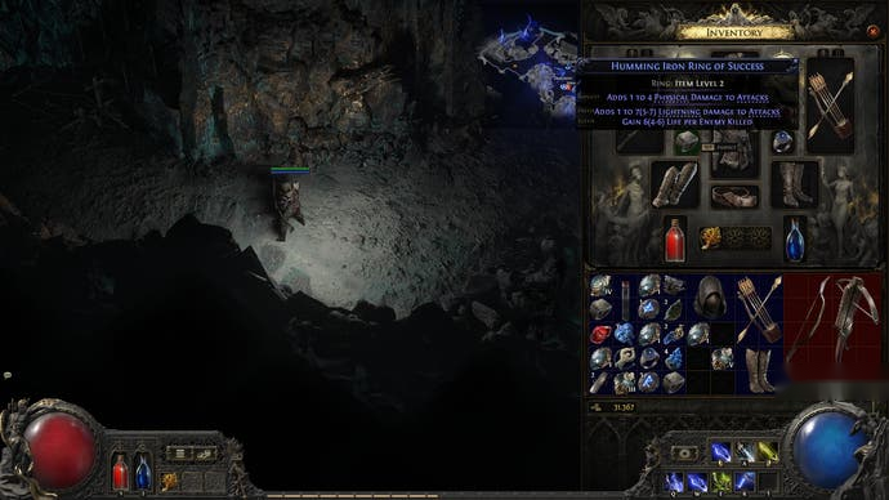The image size is (889, 500).
Task: Select the equipped boots slot
Action: pos(794,184)
